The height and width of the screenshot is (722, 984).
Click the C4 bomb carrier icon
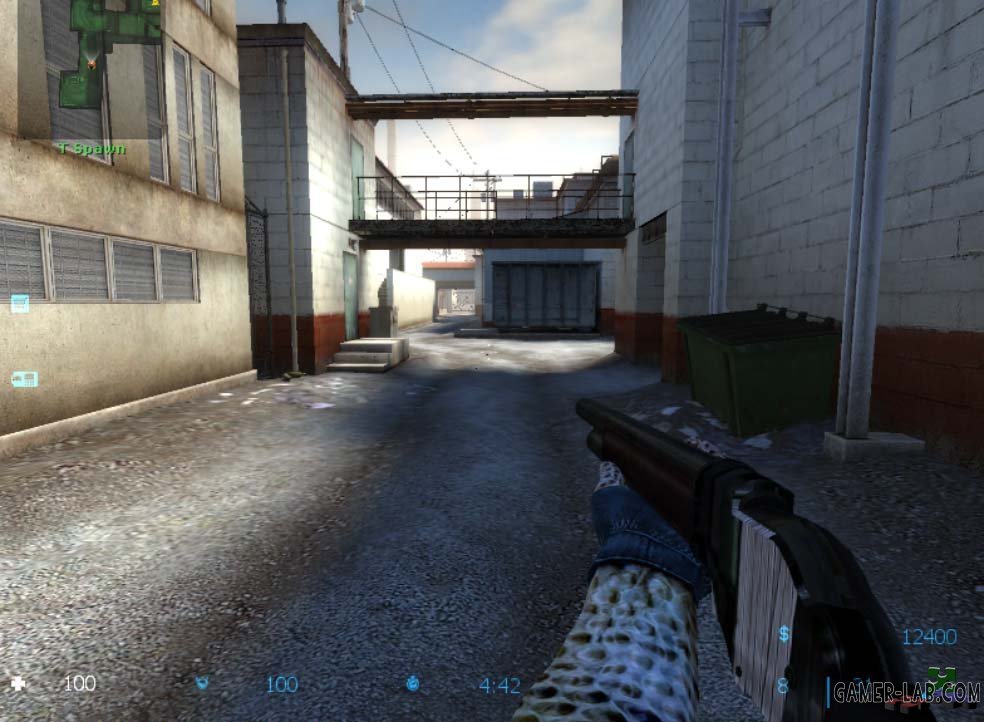coord(24,379)
